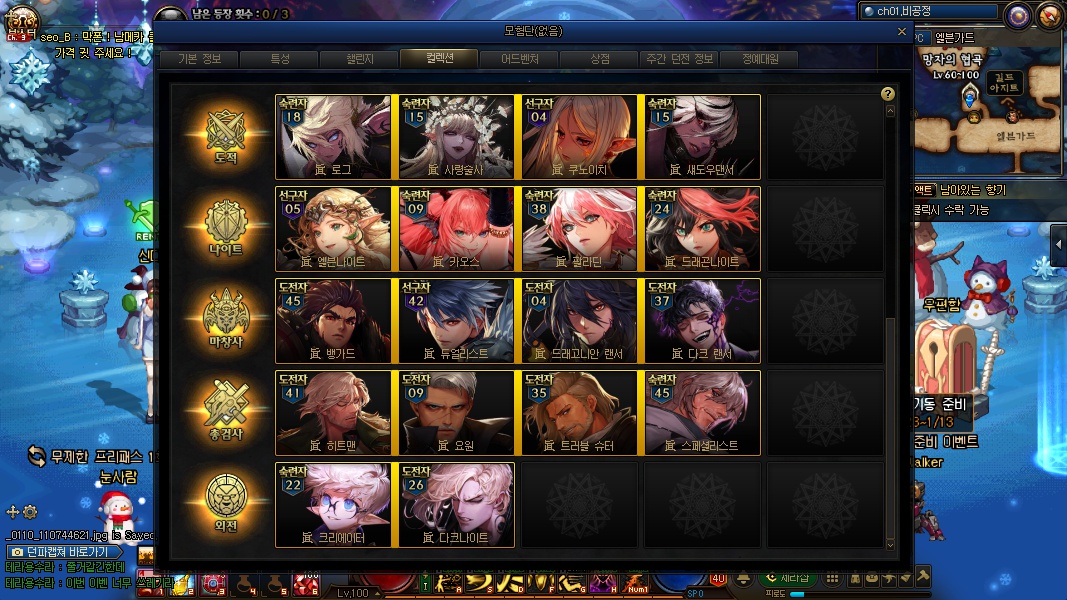The image size is (1067, 600).
Task: Open the ch01 channel selector
Action: pyautogui.click(x=929, y=12)
